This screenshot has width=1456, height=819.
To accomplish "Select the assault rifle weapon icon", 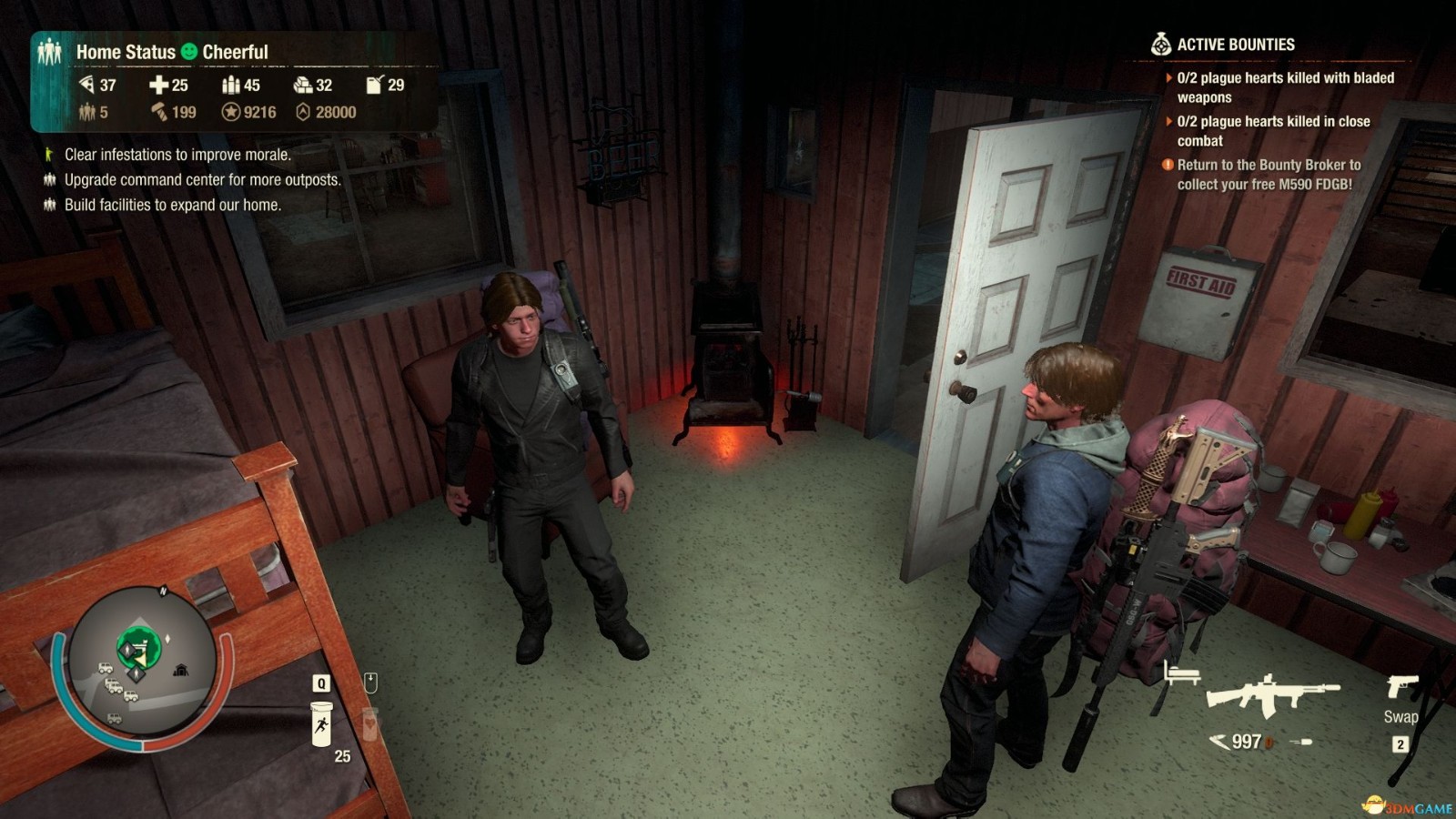I will tap(1270, 695).
